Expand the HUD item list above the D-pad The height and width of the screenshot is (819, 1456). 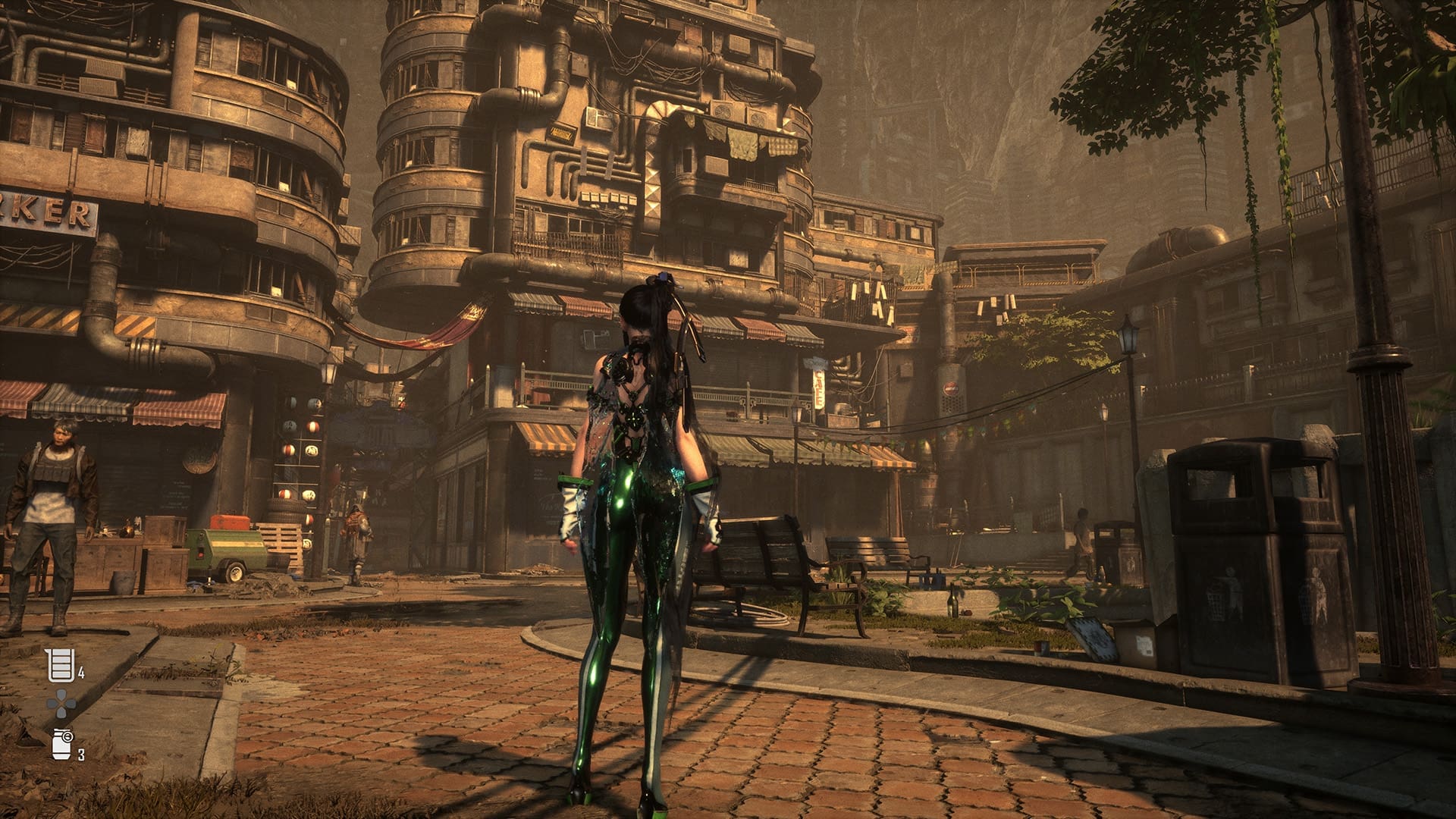pyautogui.click(x=61, y=665)
